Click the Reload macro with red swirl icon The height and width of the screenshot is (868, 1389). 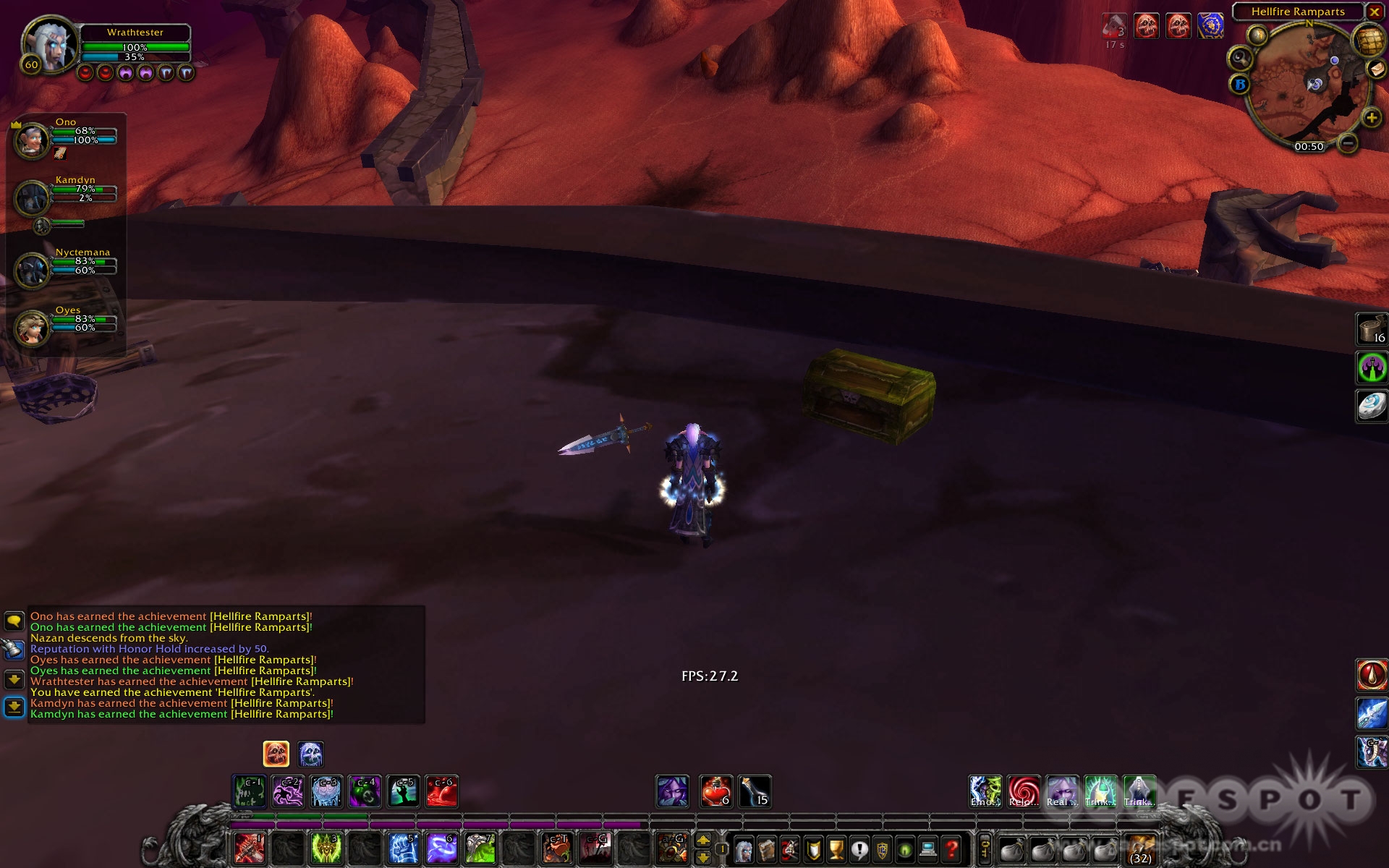(x=1024, y=791)
